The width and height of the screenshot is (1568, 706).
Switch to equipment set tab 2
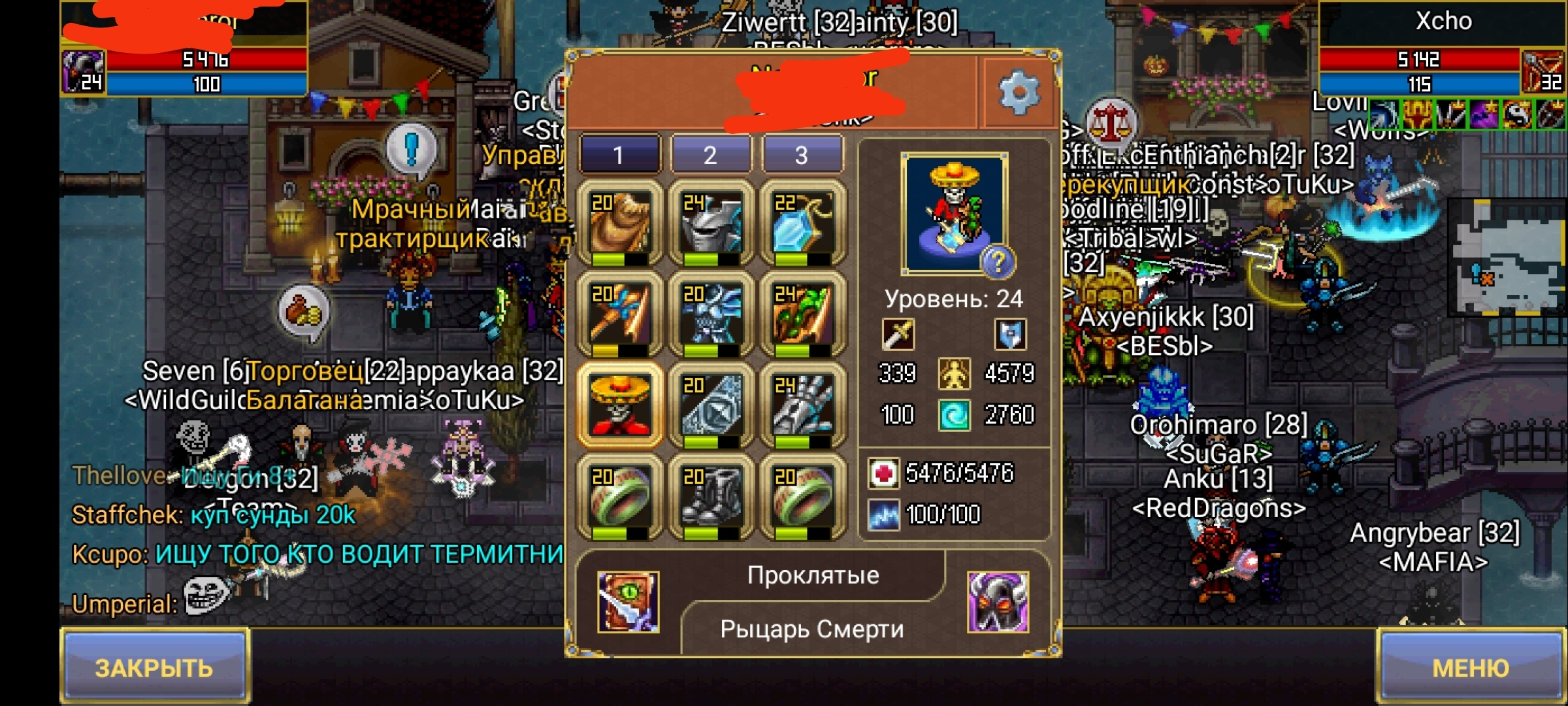click(710, 155)
